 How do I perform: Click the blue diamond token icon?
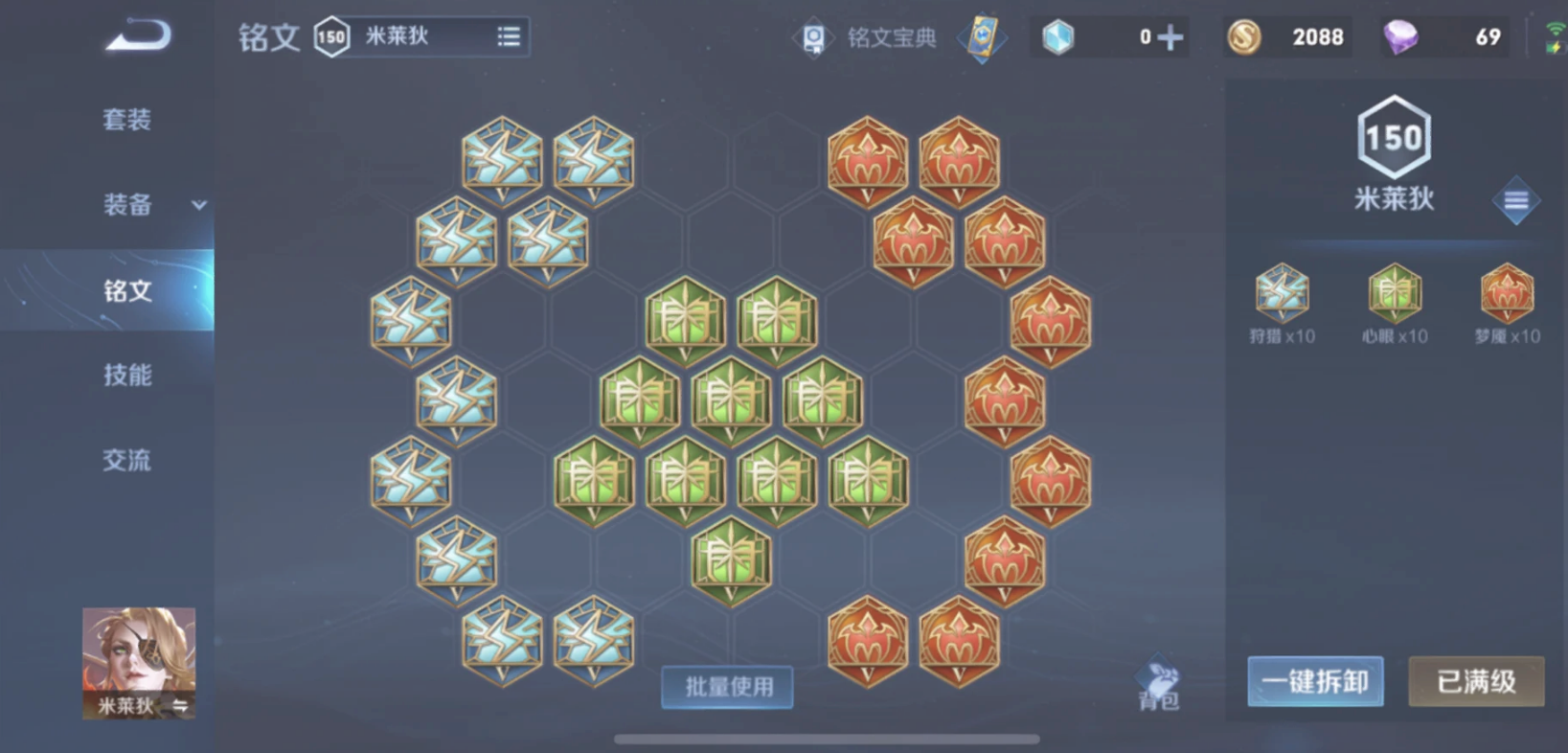tap(1058, 36)
